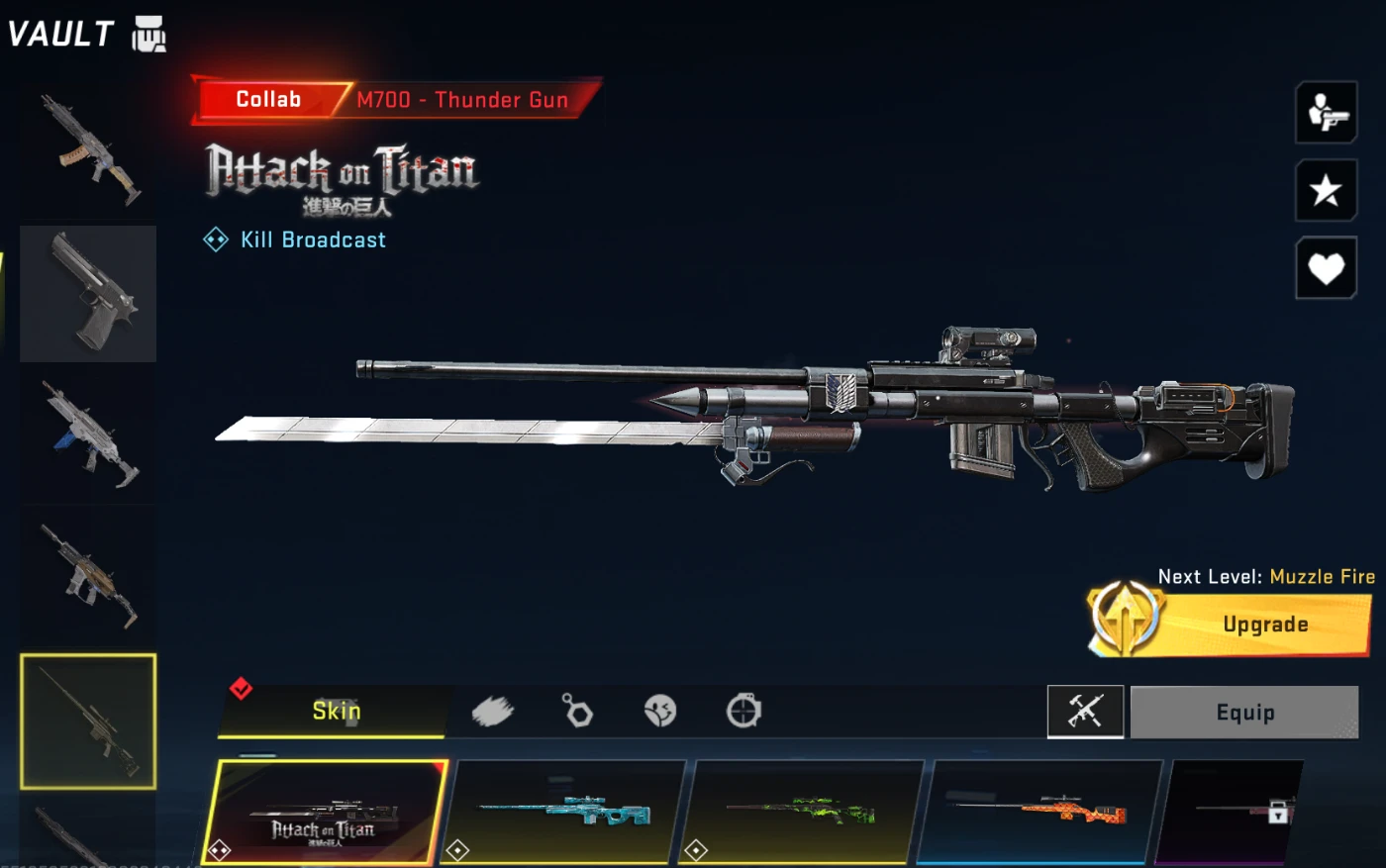Open the scope crosshair tab
Image resolution: width=1386 pixels, height=868 pixels.
743,711
